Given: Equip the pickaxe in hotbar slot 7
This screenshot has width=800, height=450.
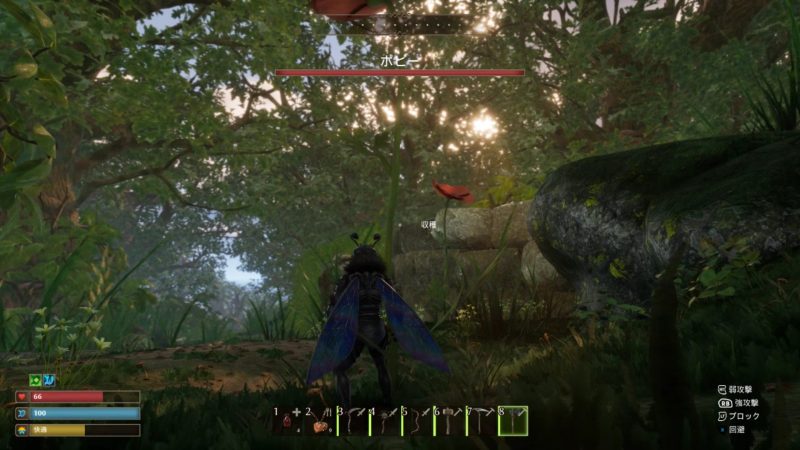Looking at the screenshot, I should [x=481, y=422].
